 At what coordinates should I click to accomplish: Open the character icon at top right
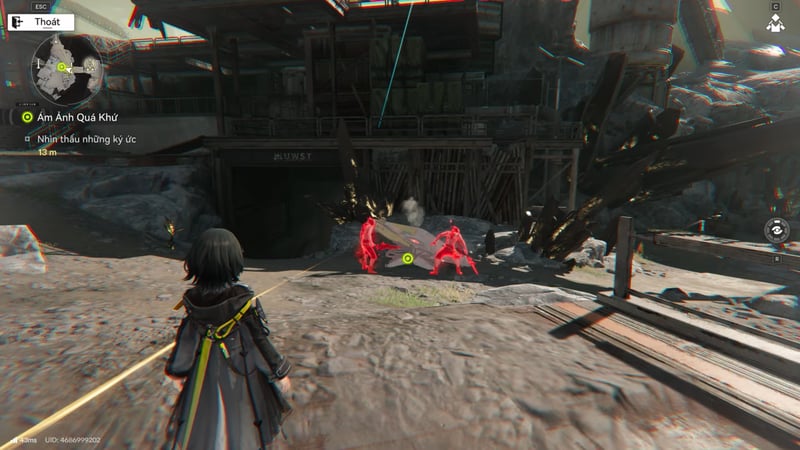click(x=775, y=22)
